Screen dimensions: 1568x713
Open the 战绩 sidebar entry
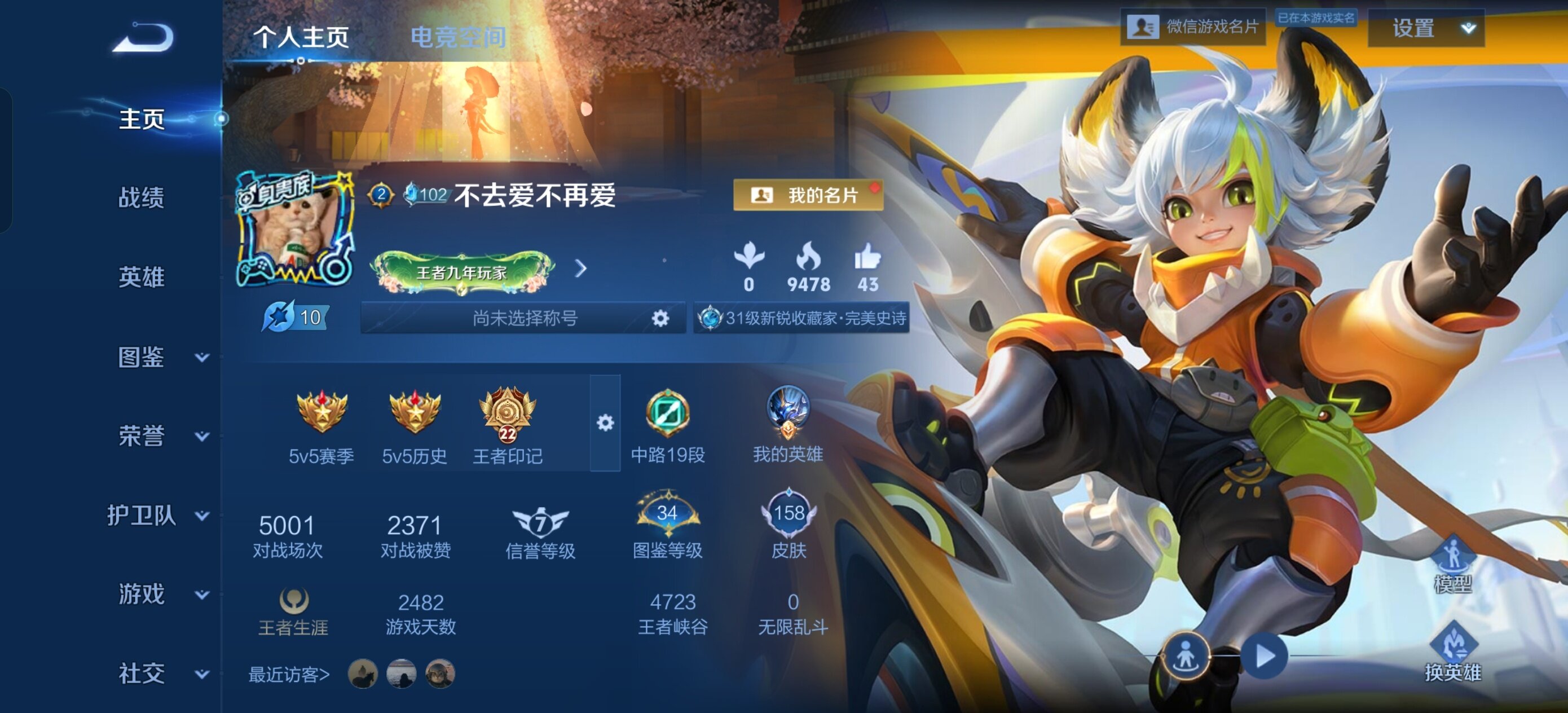point(141,198)
